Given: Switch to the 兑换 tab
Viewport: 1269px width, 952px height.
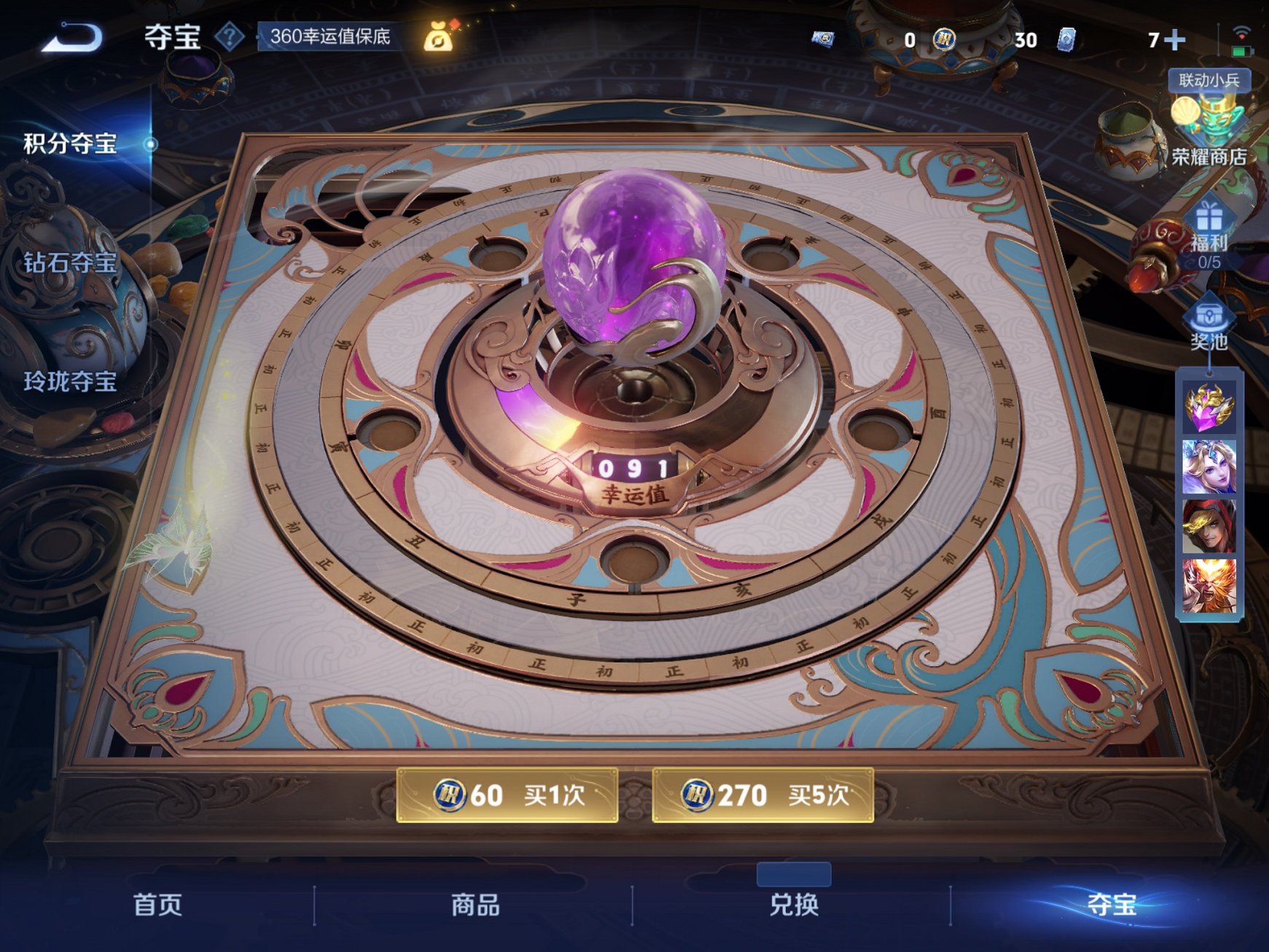Looking at the screenshot, I should pyautogui.click(x=794, y=906).
